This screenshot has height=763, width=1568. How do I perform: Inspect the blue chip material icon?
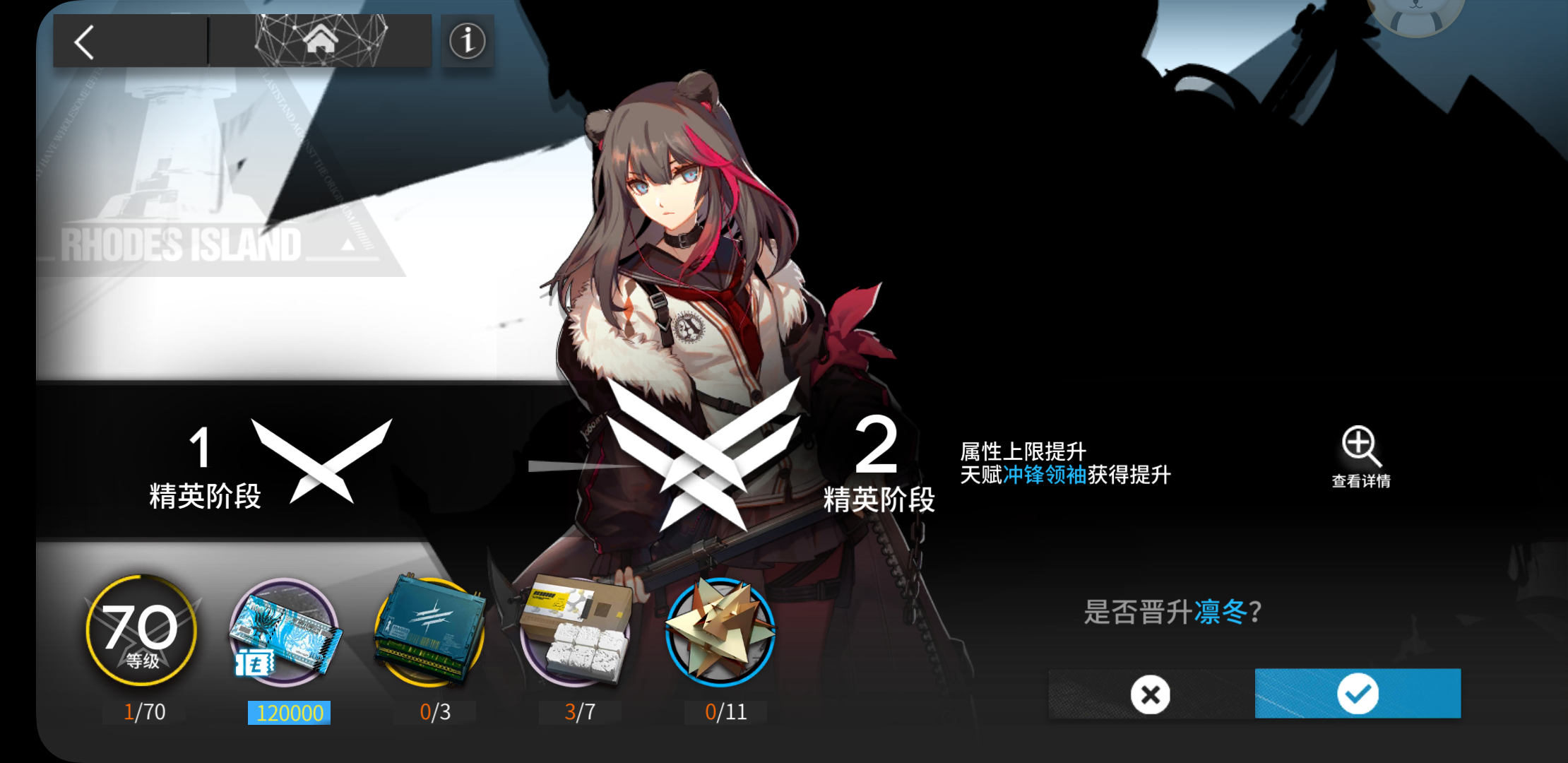tap(430, 631)
